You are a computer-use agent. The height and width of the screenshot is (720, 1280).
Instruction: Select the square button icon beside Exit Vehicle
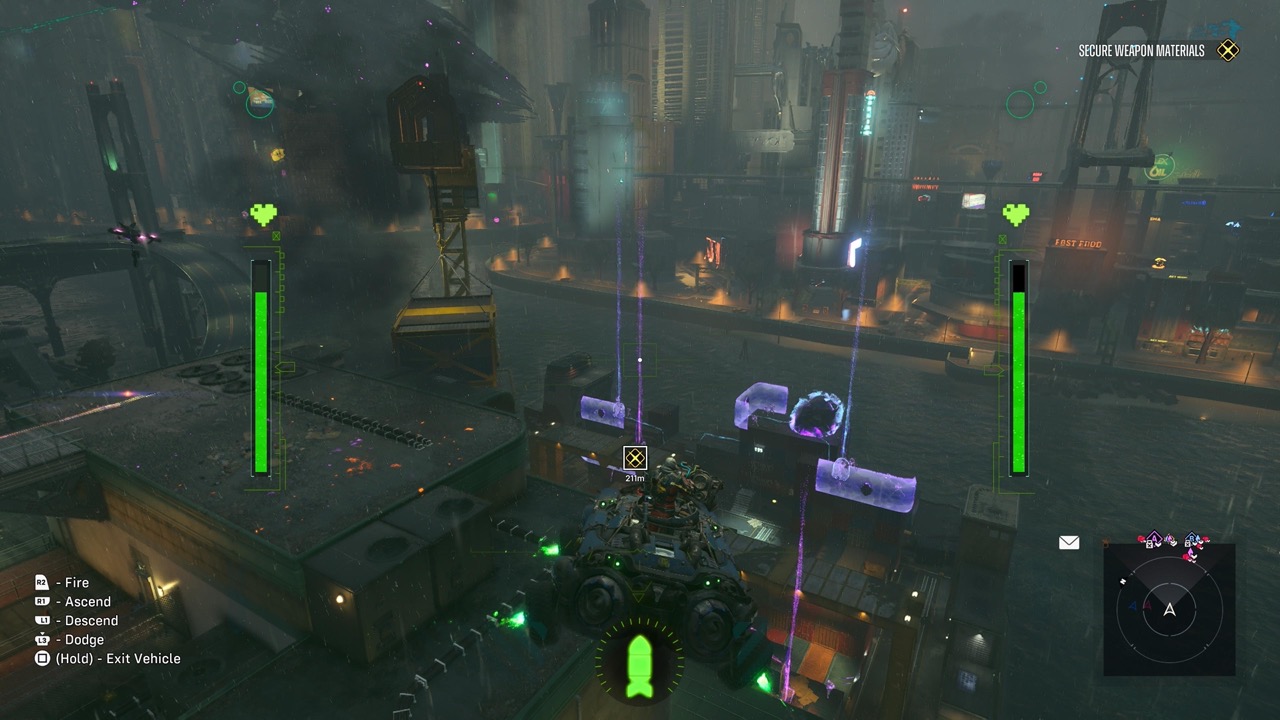pos(42,658)
